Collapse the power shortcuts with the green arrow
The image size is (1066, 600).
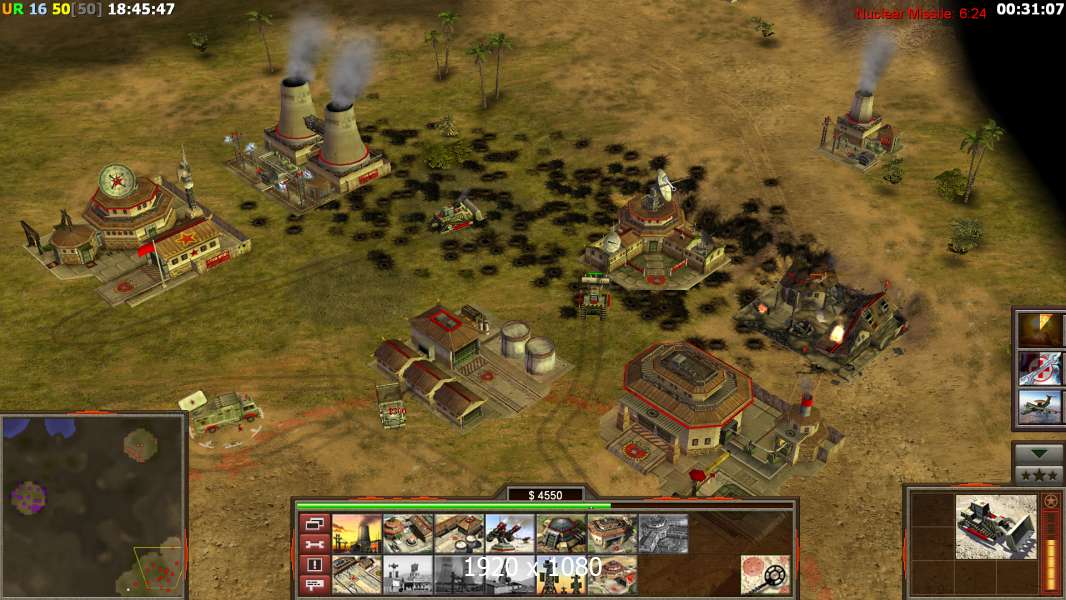click(x=1039, y=453)
